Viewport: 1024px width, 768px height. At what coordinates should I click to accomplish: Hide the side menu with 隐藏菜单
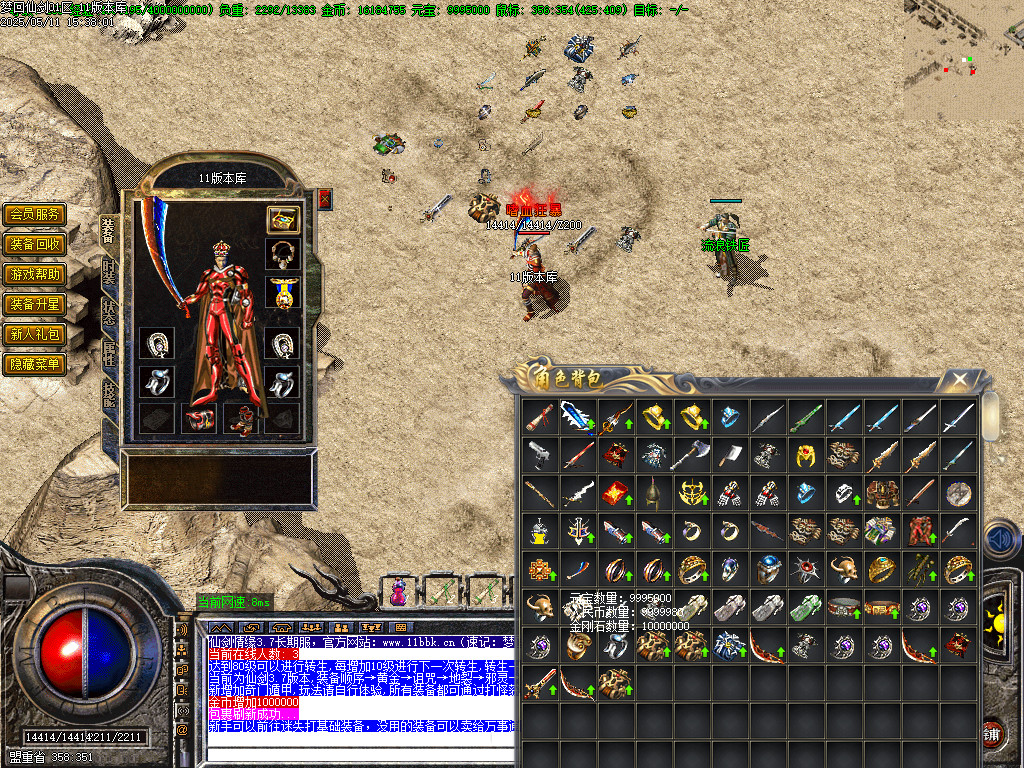pos(35,364)
